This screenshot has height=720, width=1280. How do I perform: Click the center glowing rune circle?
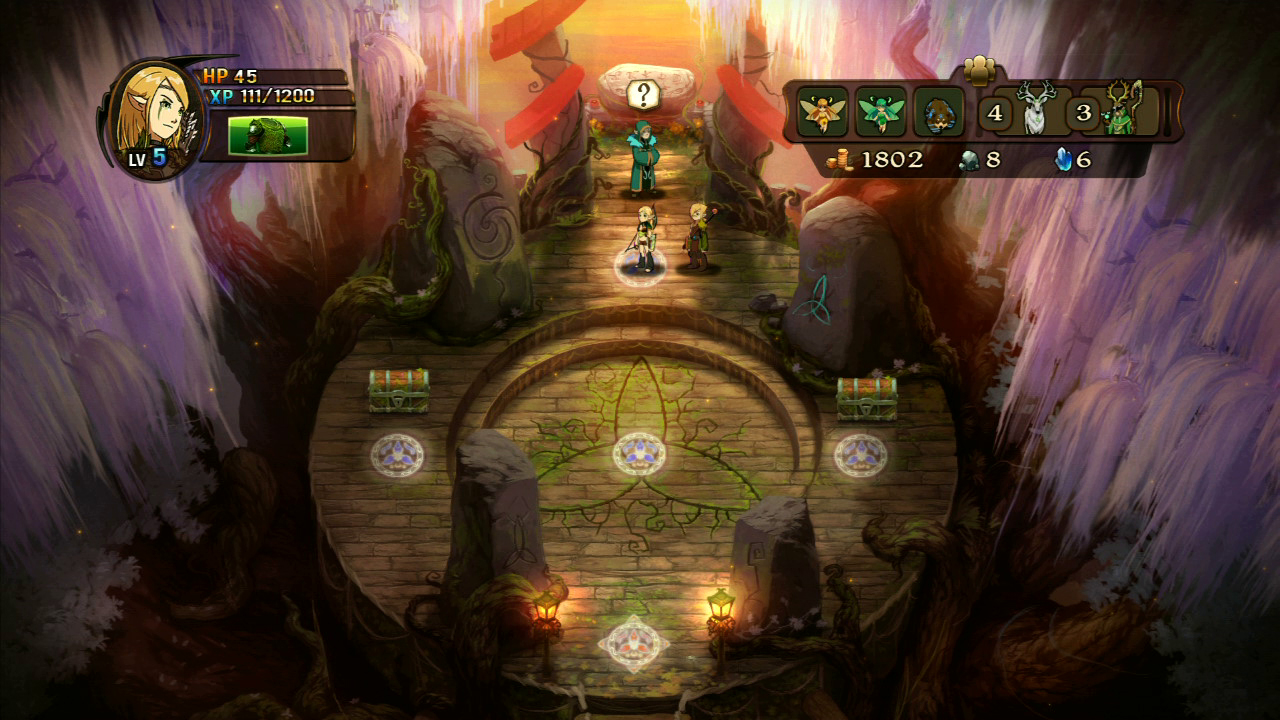click(x=638, y=453)
